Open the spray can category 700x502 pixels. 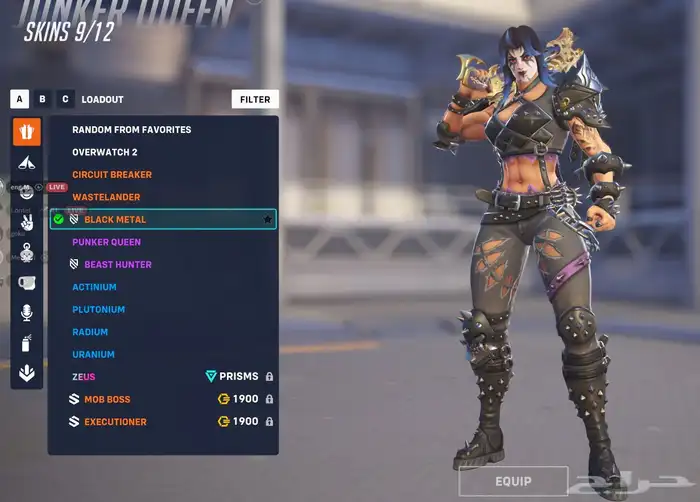[x=27, y=344]
